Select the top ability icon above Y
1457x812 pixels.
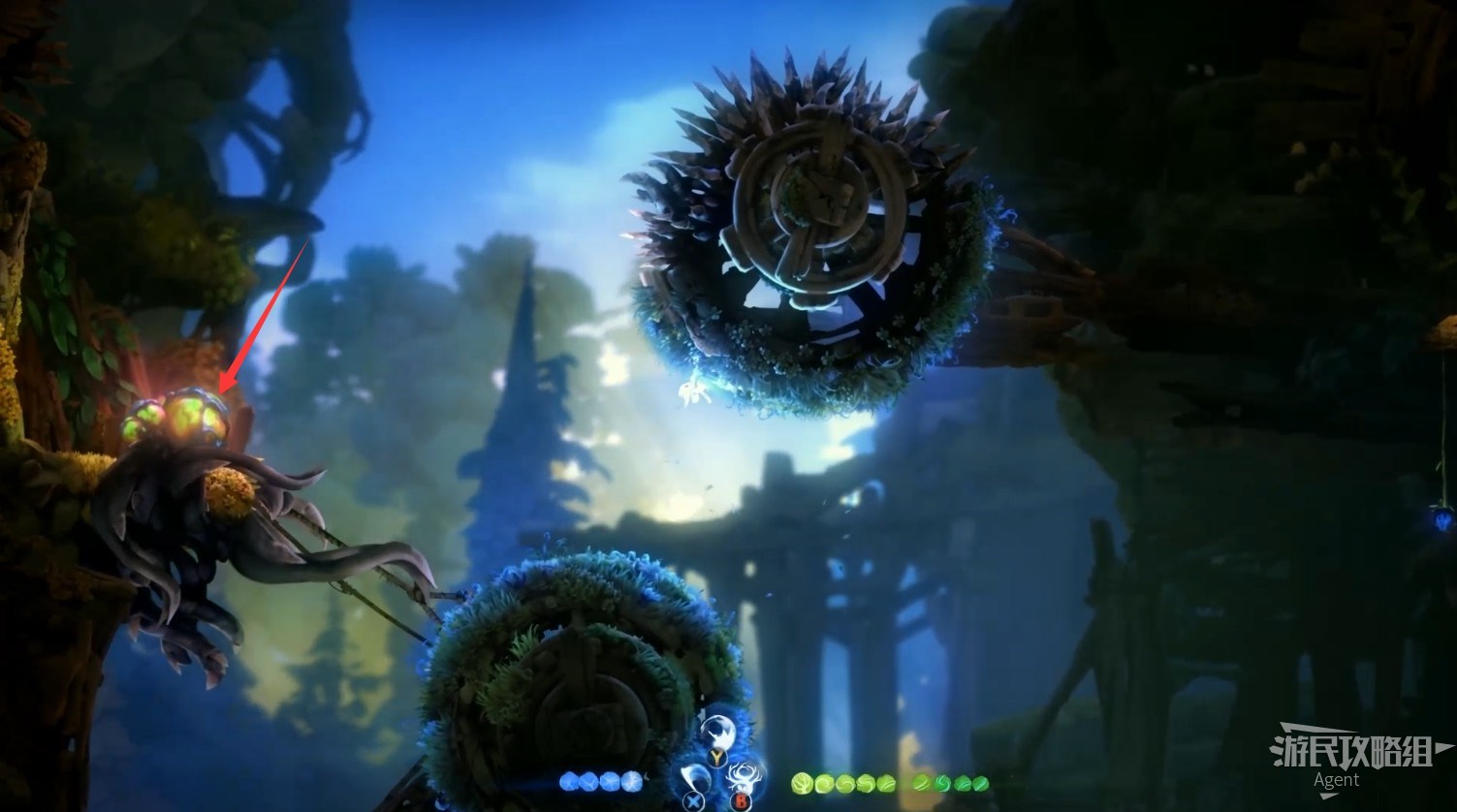(x=718, y=733)
